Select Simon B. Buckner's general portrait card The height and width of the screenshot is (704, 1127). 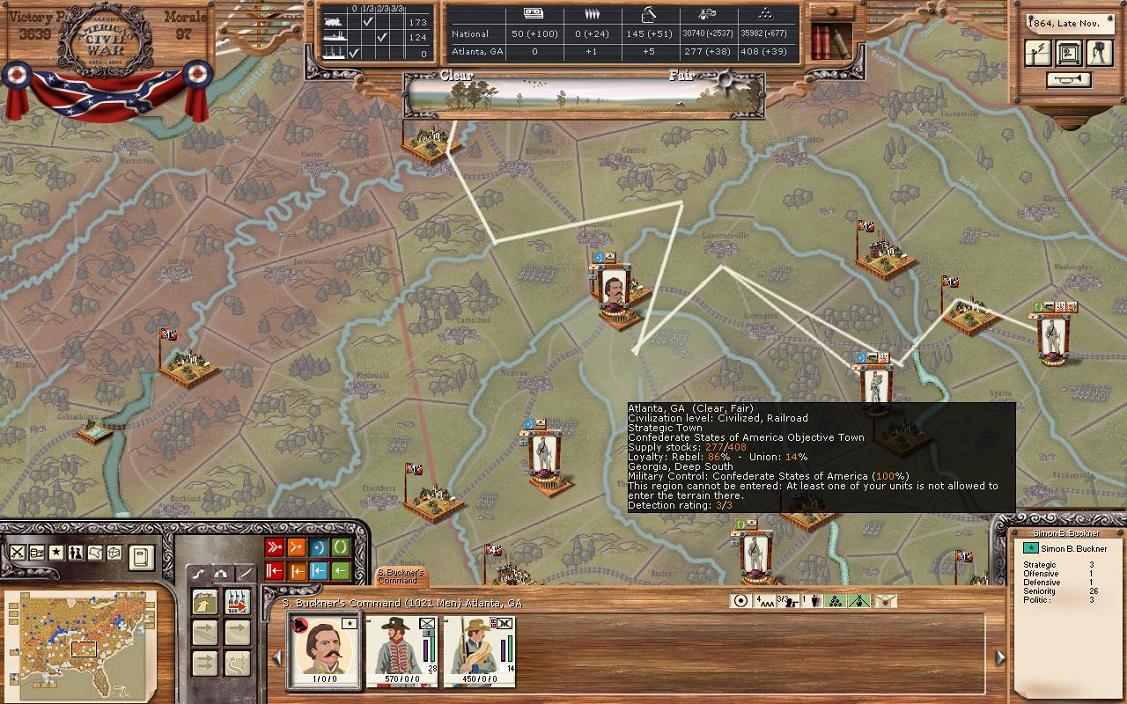pos(324,650)
